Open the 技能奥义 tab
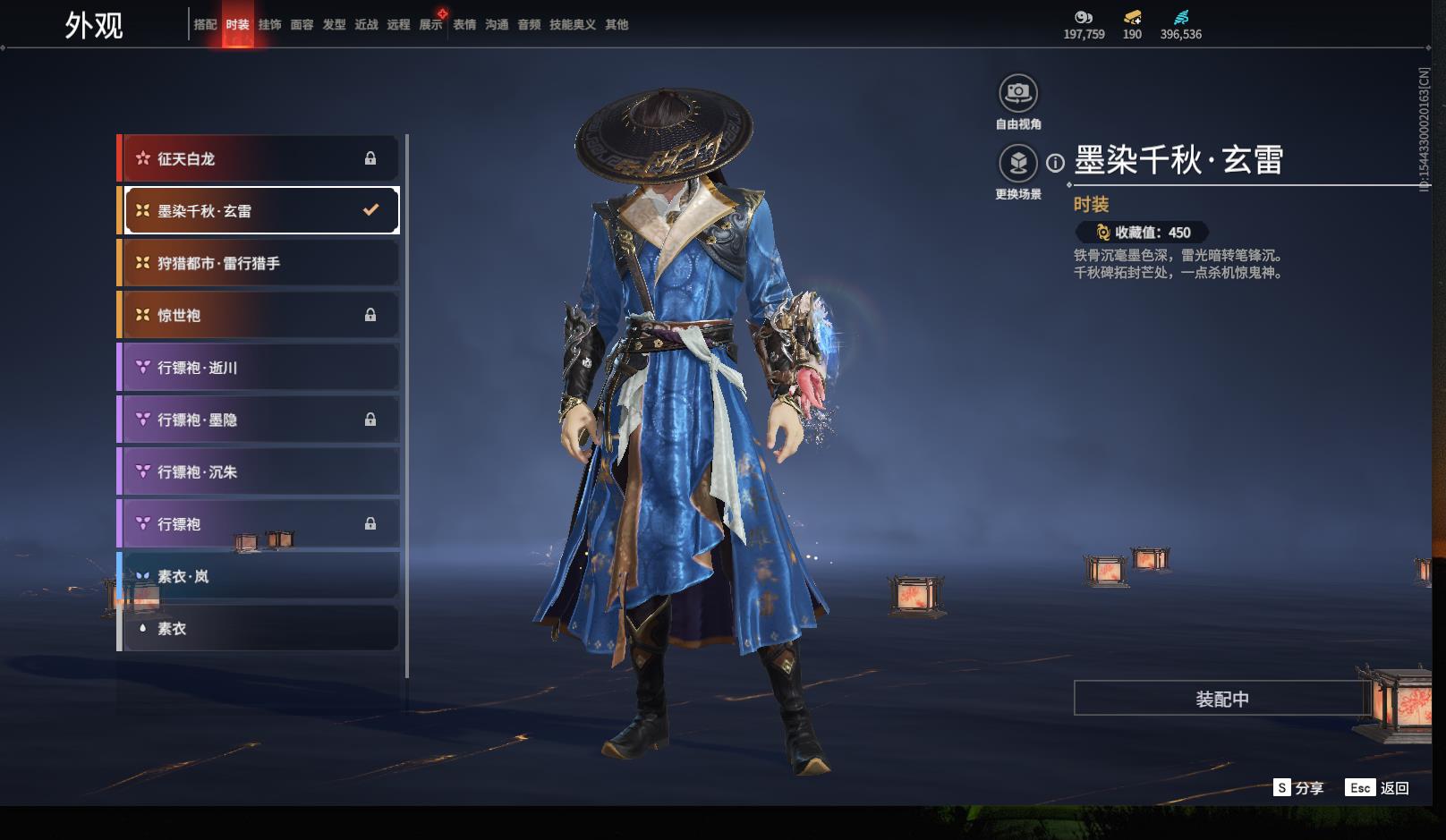 click(x=572, y=25)
